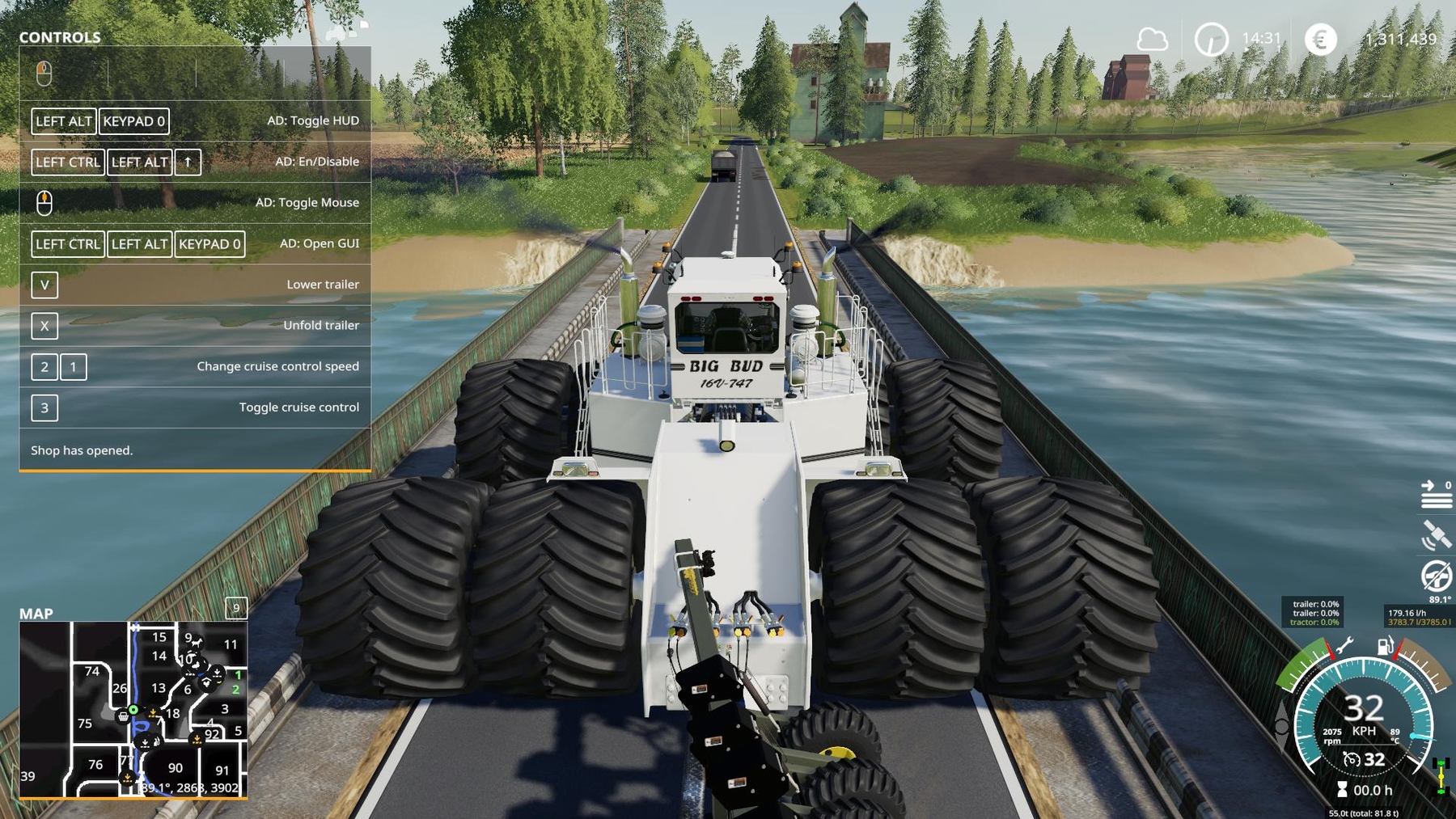
Task: Select the shop basket marker on minimap
Action: (123, 716)
